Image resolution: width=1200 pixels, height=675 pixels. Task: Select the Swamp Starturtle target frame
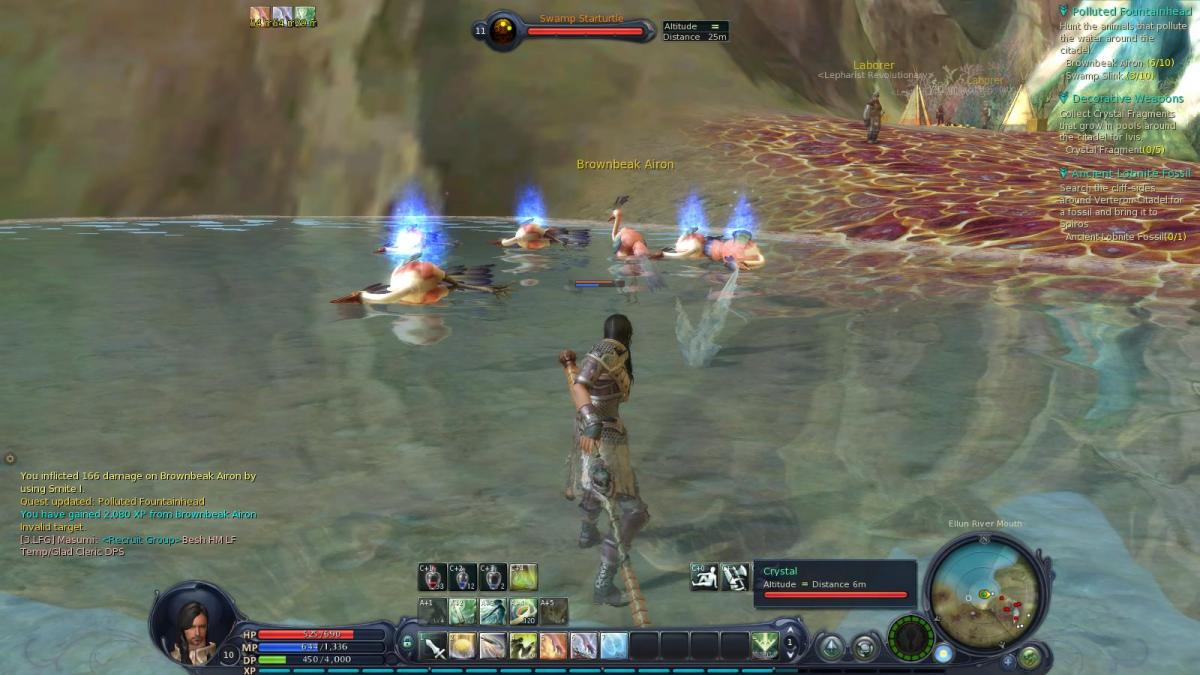coord(584,30)
